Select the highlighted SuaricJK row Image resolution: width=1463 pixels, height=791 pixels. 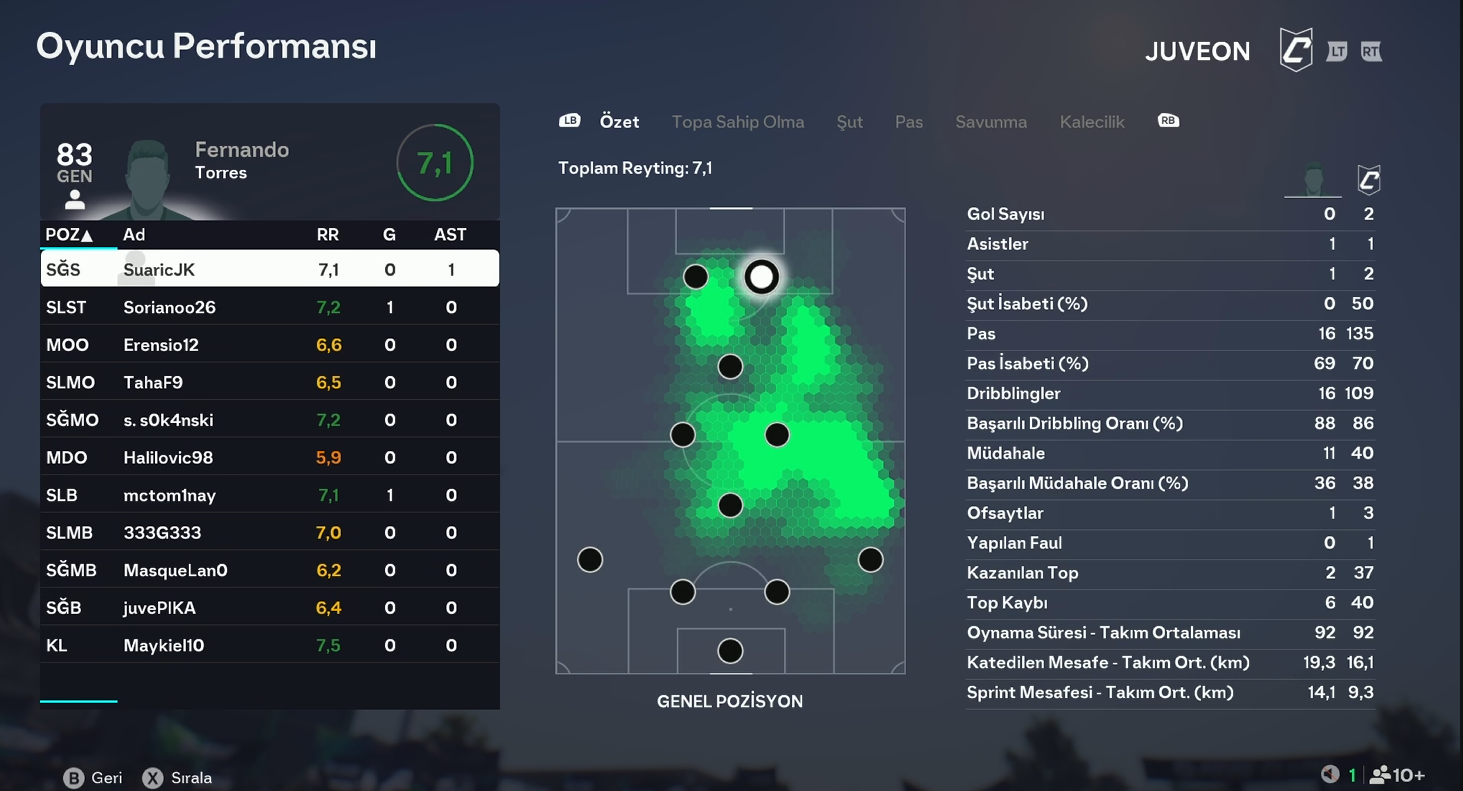point(269,269)
